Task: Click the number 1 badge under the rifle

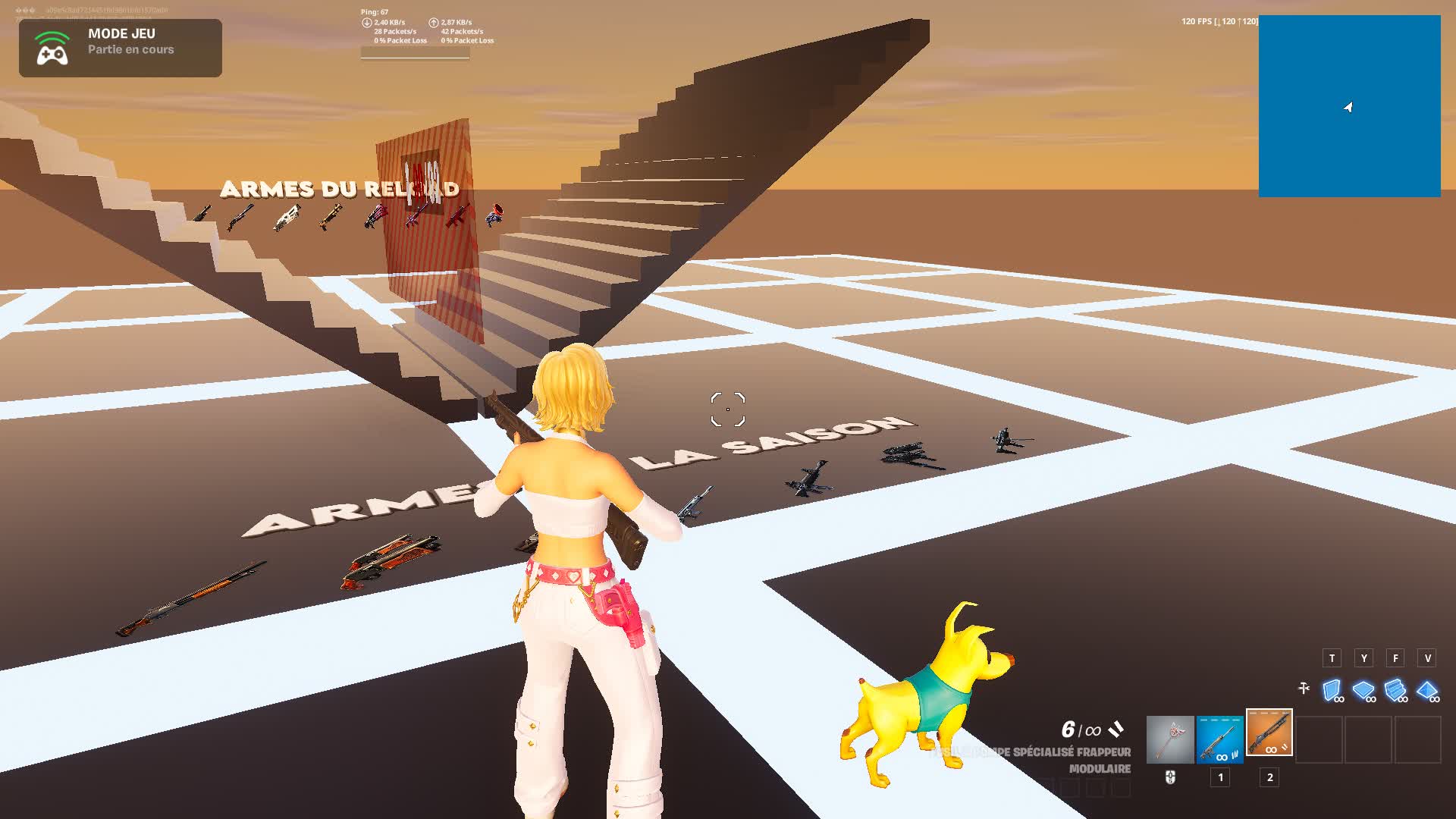Action: (1220, 778)
